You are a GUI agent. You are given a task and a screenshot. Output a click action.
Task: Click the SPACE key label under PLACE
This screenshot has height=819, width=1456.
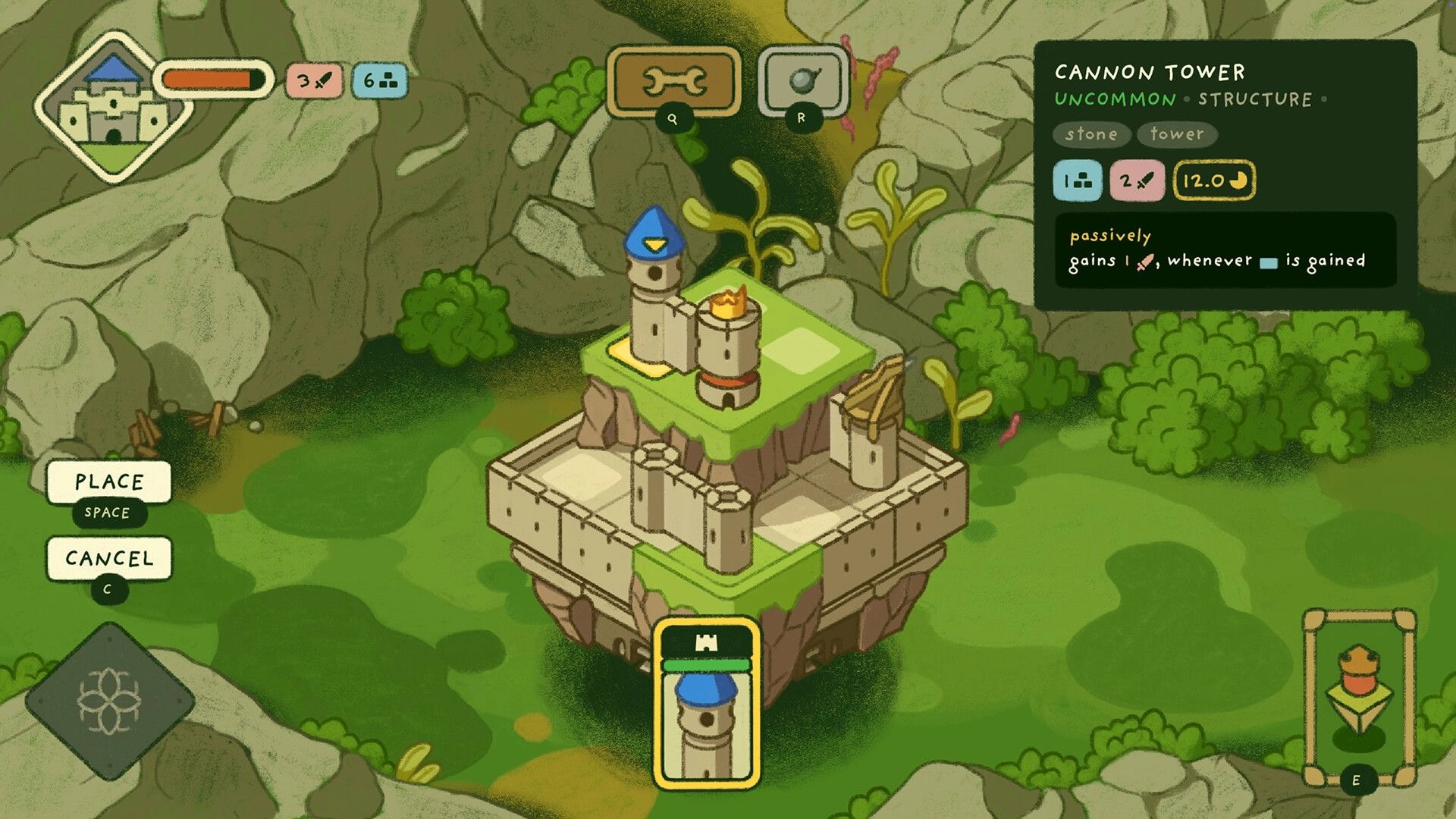pos(108,513)
